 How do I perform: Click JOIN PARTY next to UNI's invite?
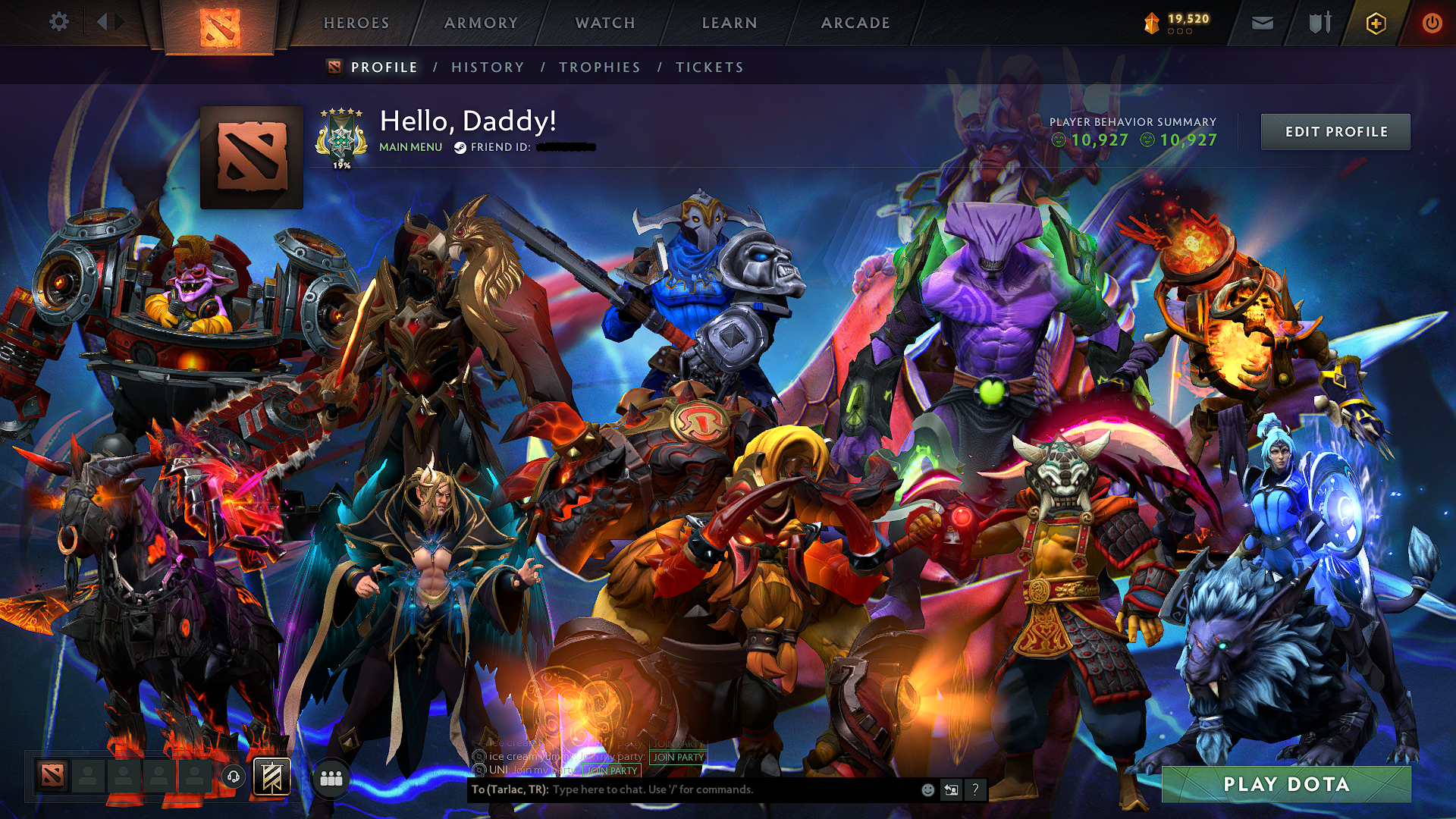[613, 770]
